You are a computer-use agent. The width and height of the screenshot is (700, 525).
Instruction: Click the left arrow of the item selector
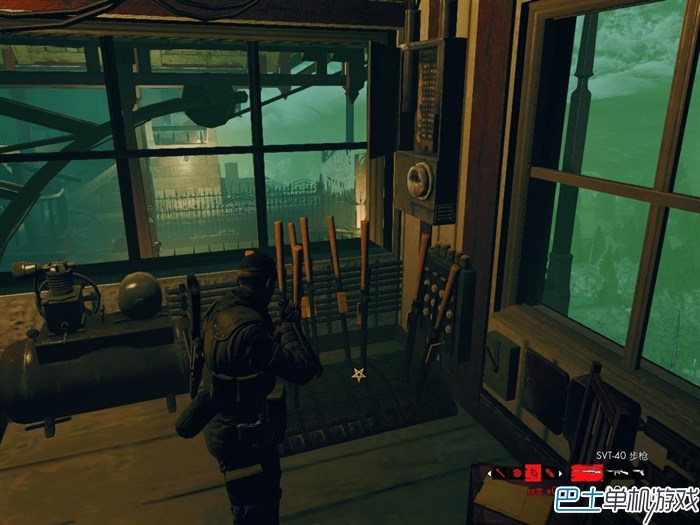click(x=489, y=473)
